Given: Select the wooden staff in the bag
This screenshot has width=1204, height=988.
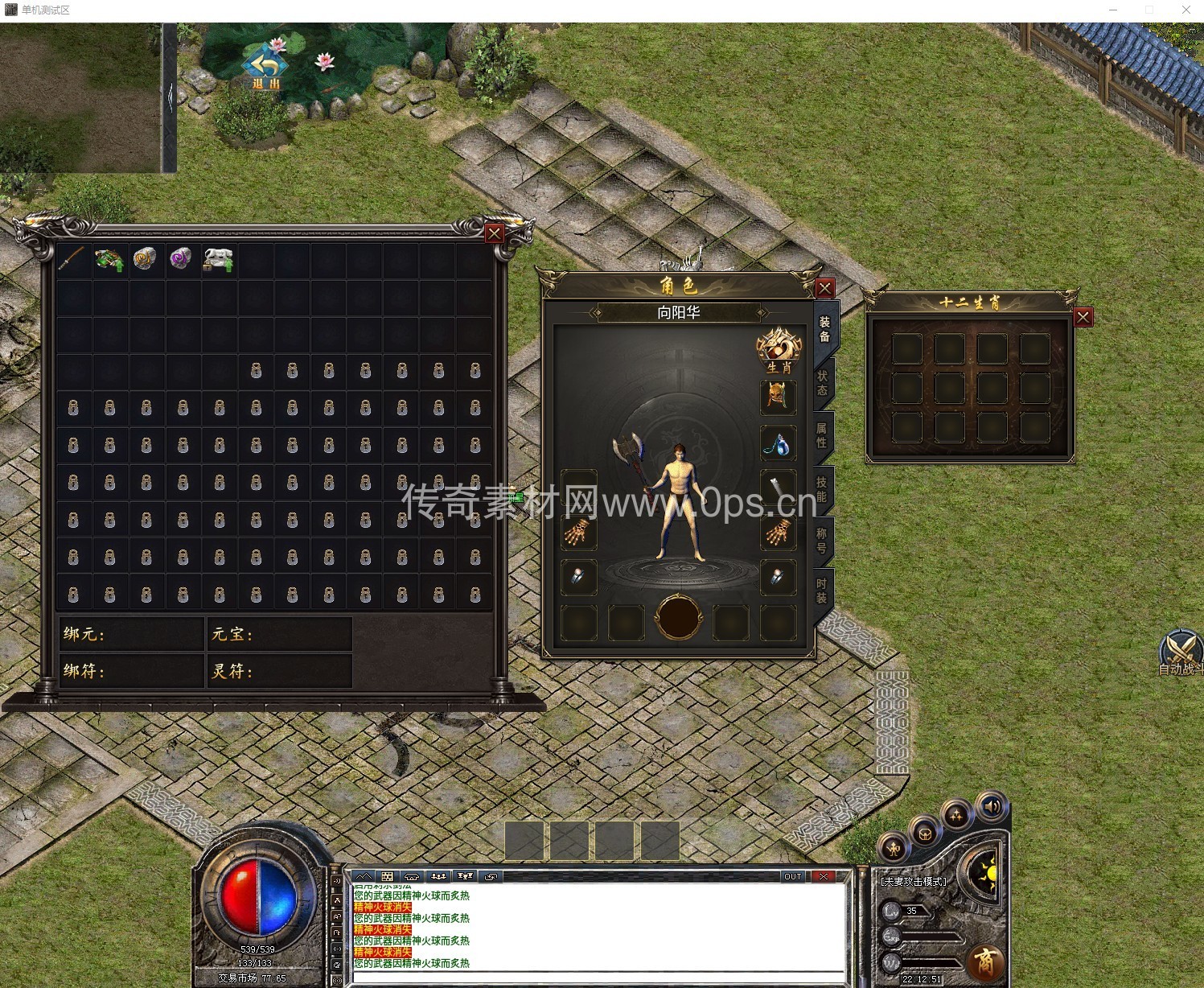Looking at the screenshot, I should [72, 259].
